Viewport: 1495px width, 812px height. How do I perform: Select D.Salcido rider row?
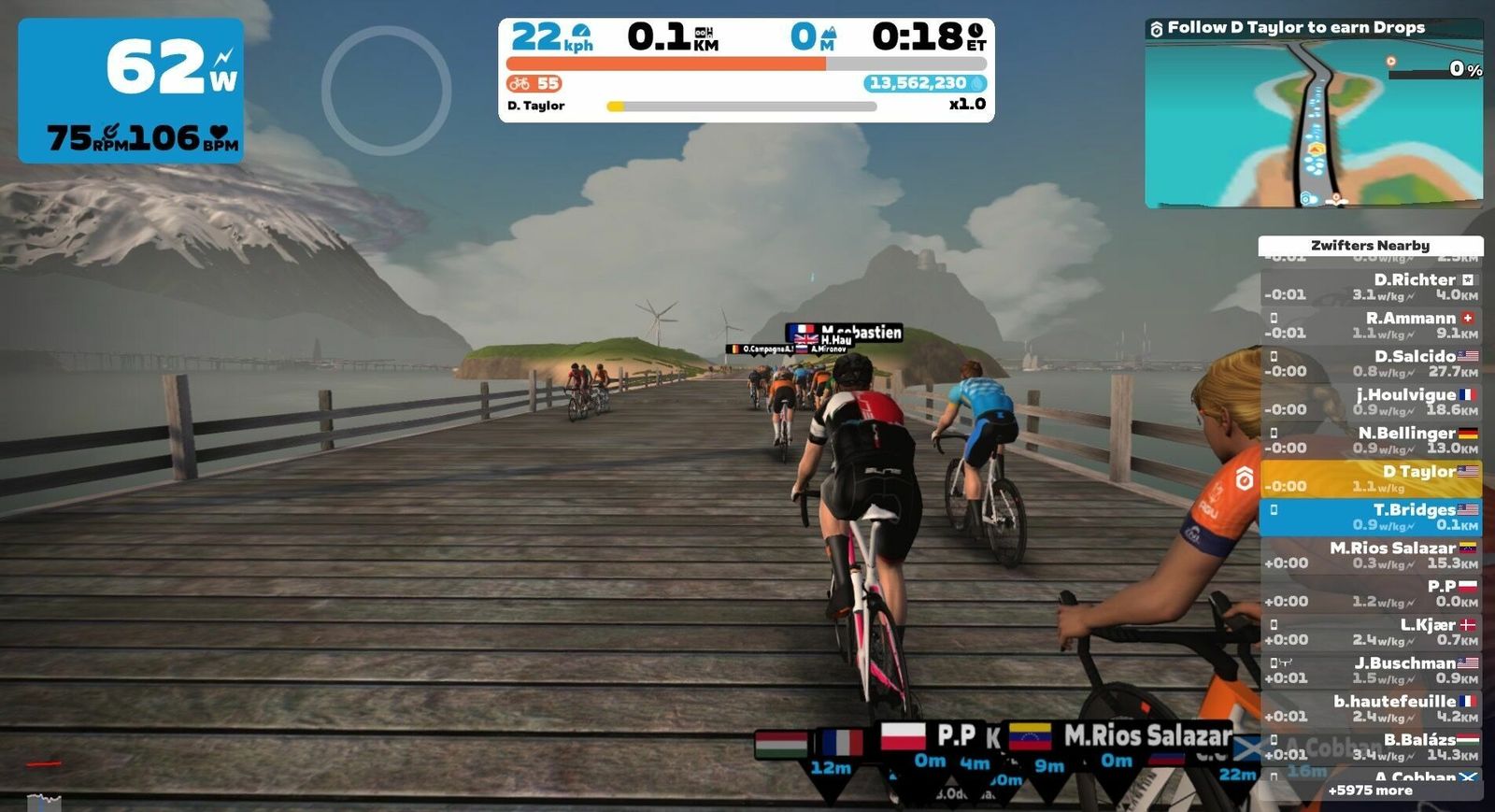click(1370, 363)
